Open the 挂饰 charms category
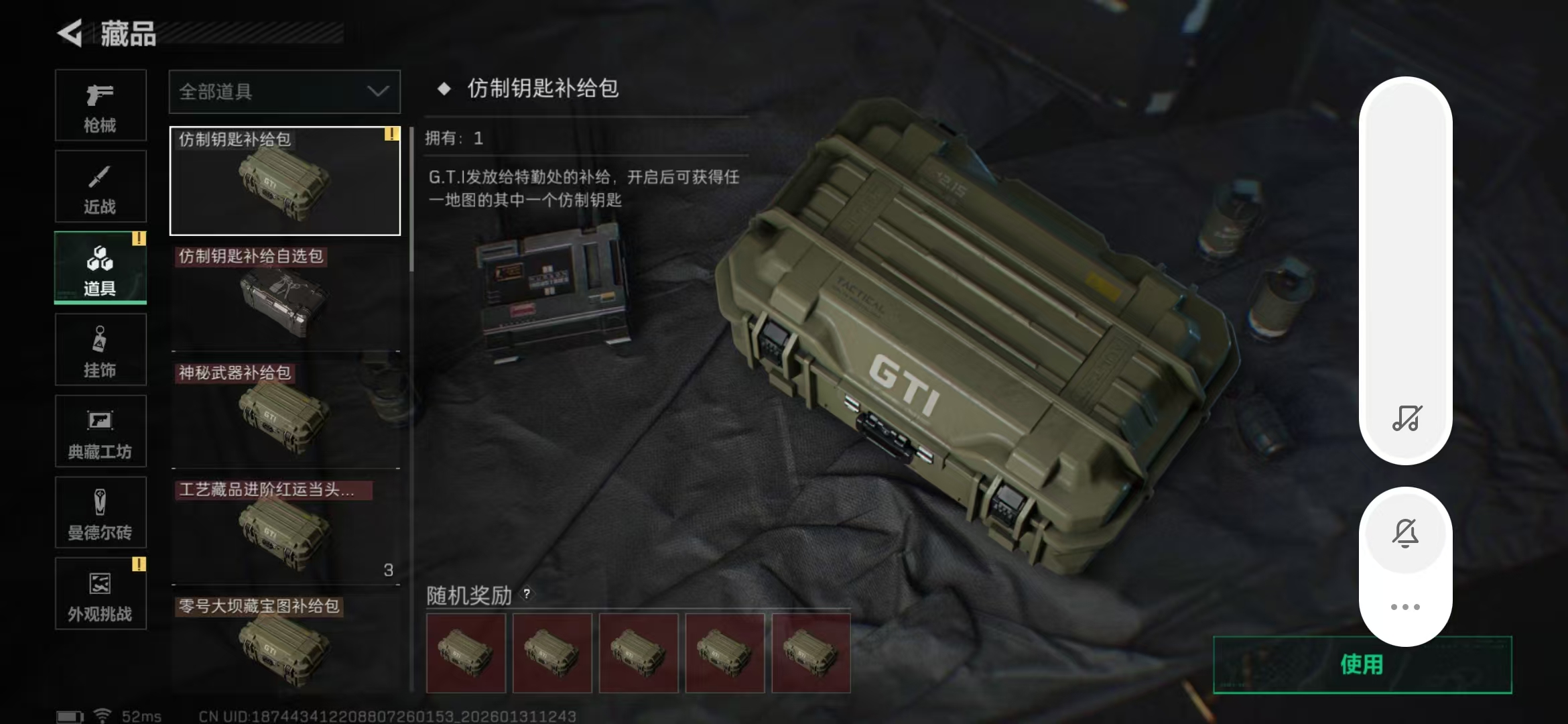Screen dimensions: 1568x724 tap(100, 349)
